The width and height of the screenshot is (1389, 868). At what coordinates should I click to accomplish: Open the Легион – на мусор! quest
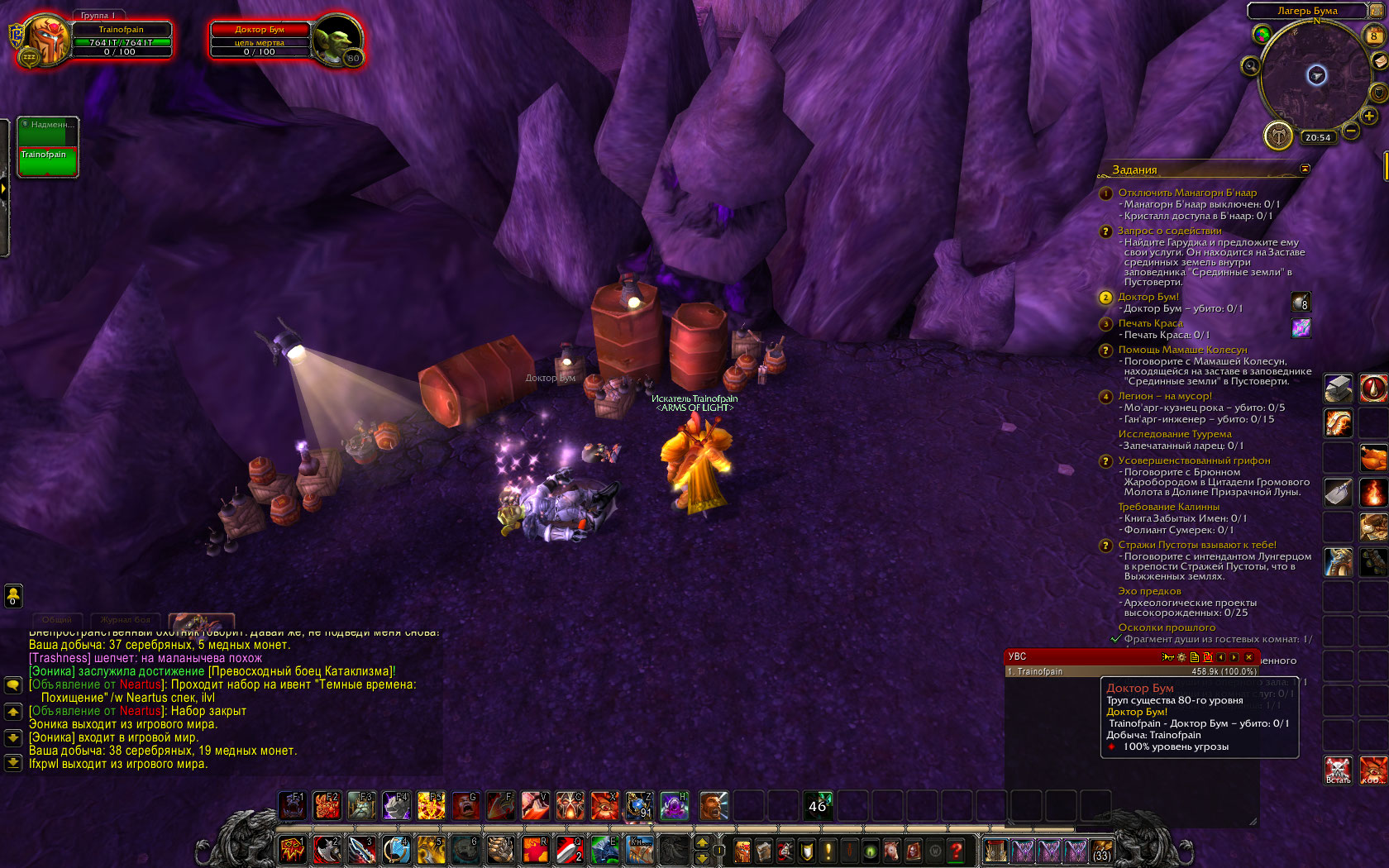pyautogui.click(x=1165, y=396)
